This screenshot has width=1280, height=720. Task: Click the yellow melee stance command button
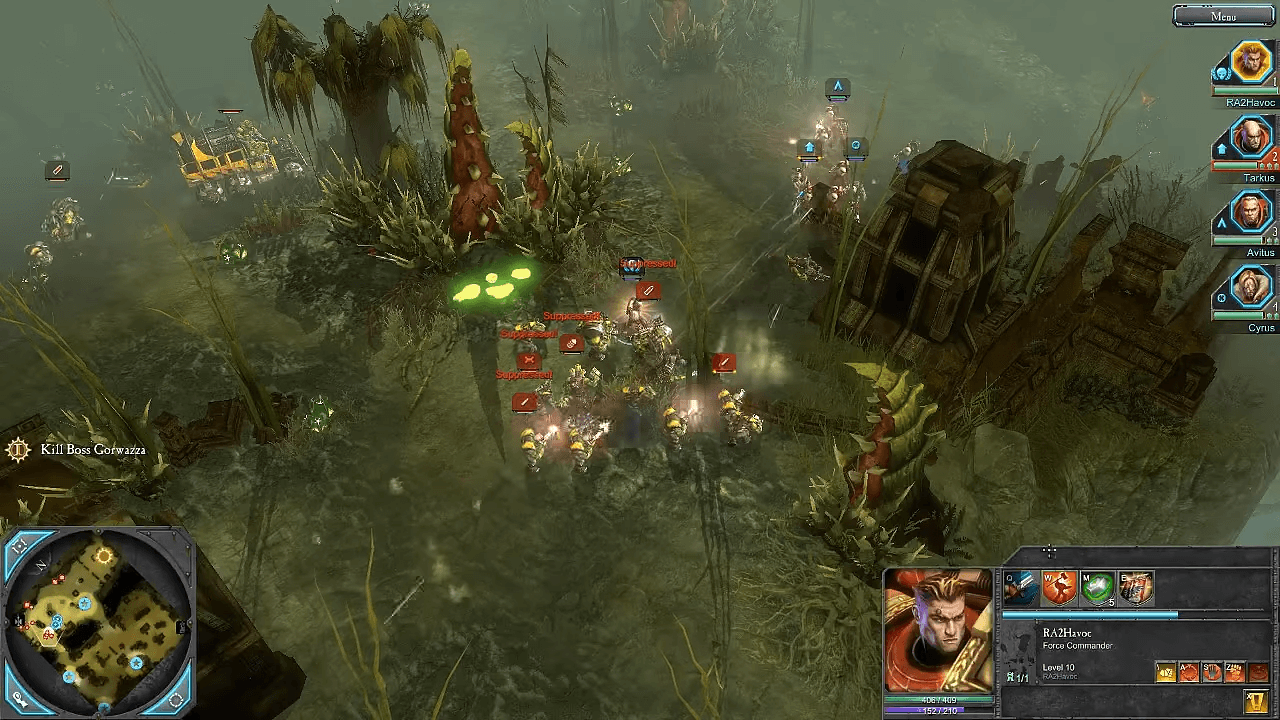[x=1166, y=672]
